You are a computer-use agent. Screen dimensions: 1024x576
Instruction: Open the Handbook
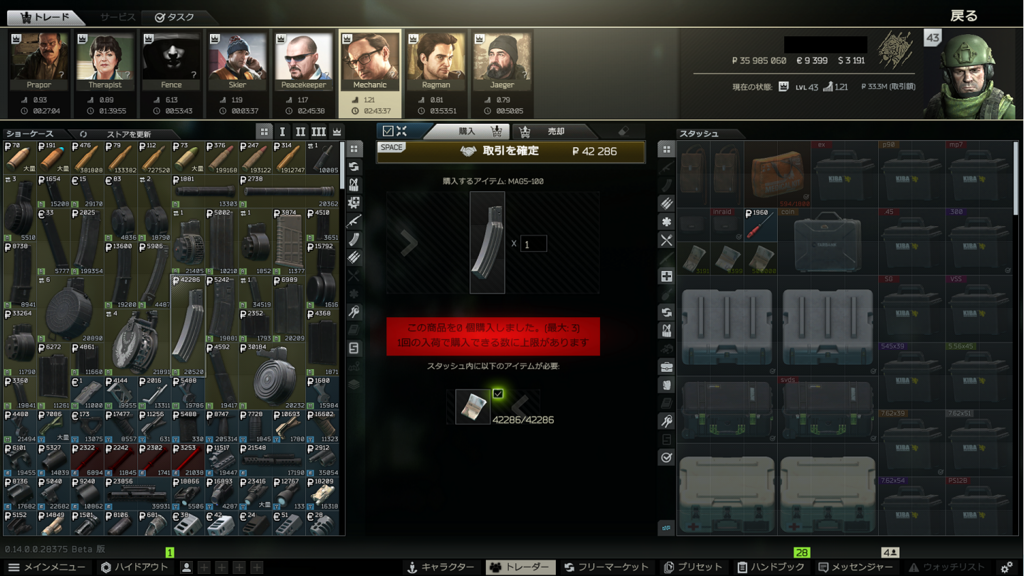tap(769, 567)
